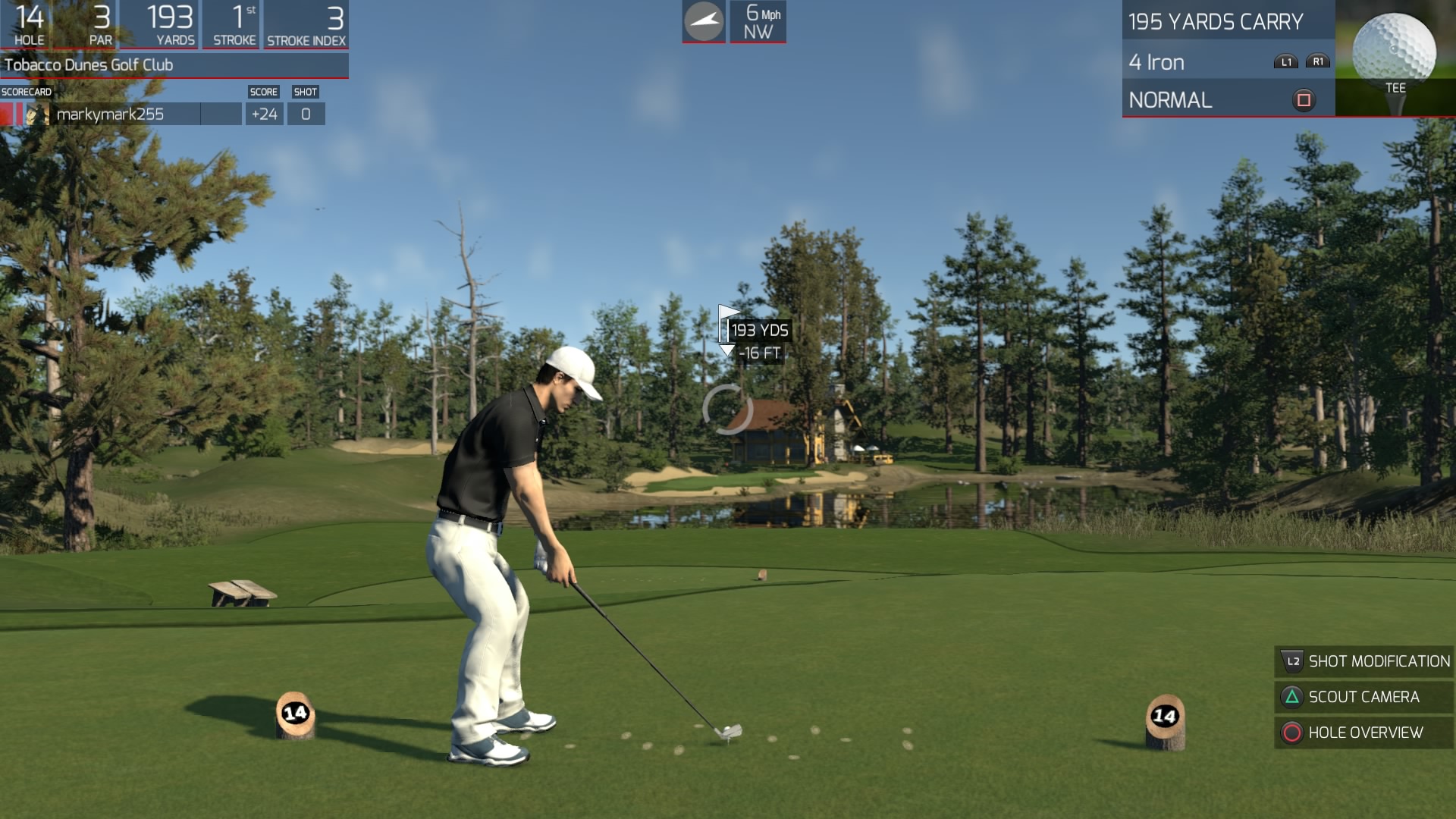Click the R1 club cycle icon
The image size is (1456, 819).
(x=1317, y=62)
